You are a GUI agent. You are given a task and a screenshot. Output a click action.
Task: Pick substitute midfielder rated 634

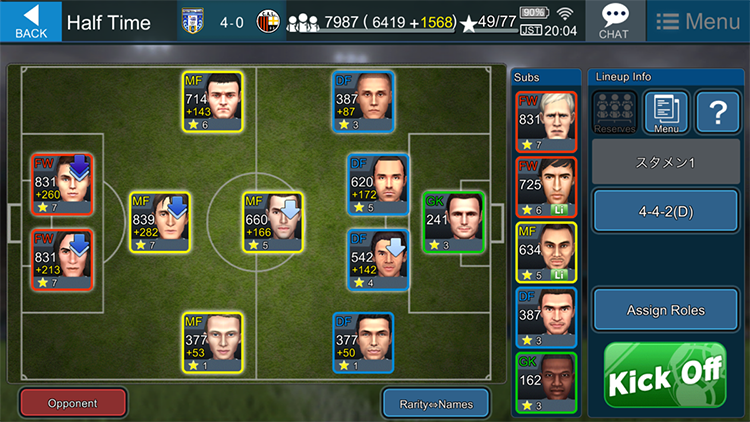tap(545, 252)
